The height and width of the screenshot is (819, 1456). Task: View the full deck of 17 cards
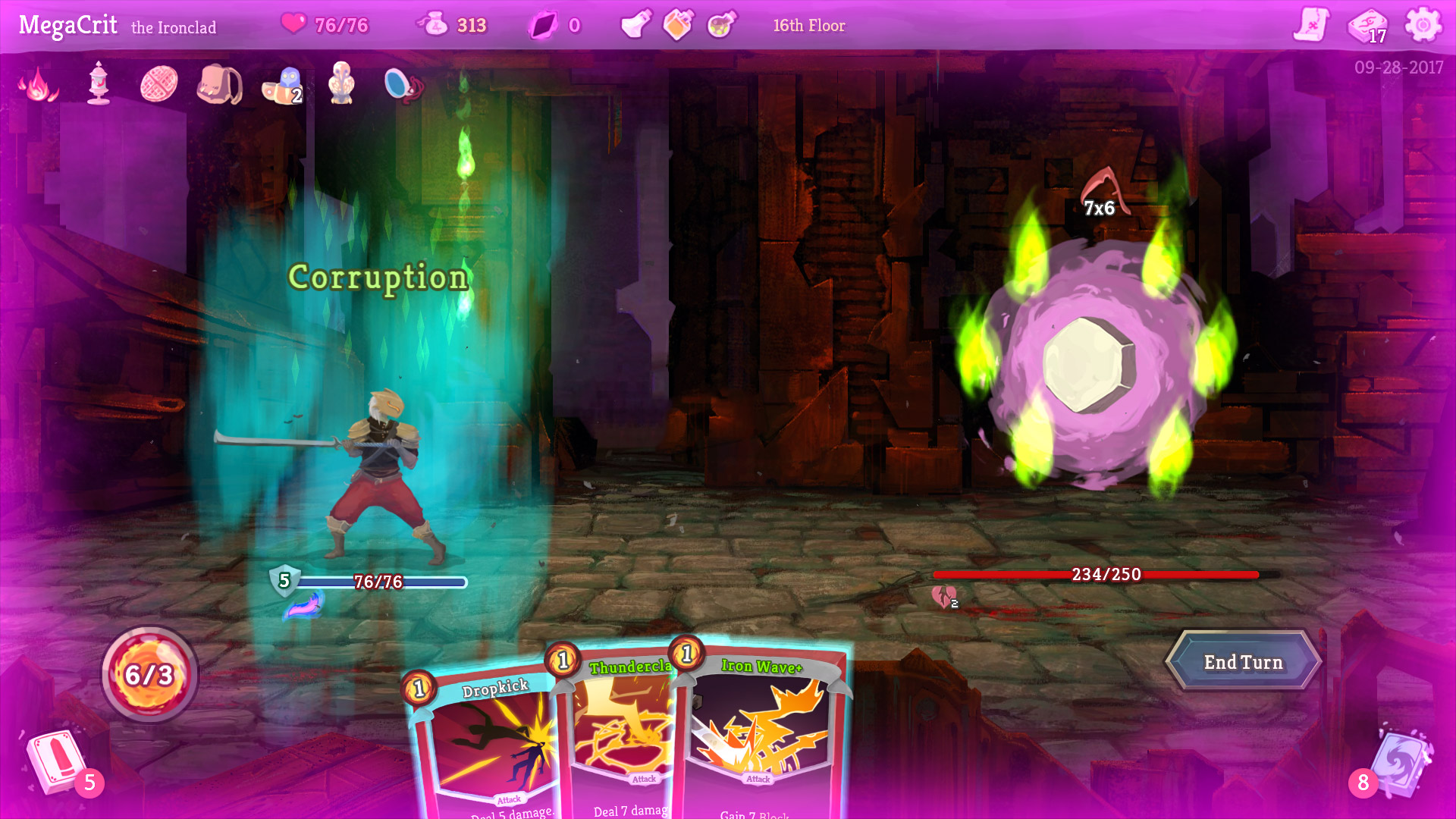coord(1367,25)
